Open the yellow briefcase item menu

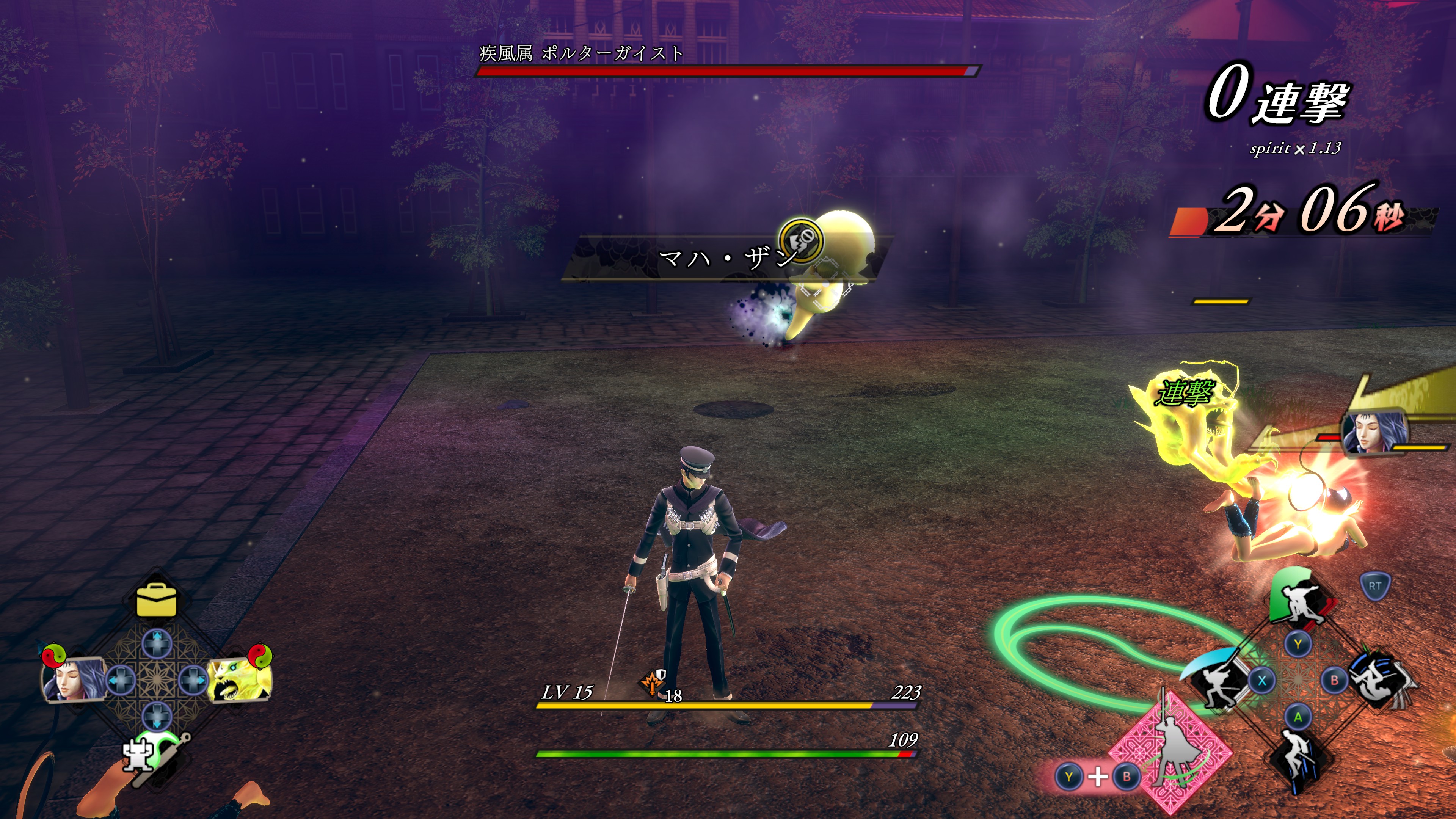coord(156,600)
